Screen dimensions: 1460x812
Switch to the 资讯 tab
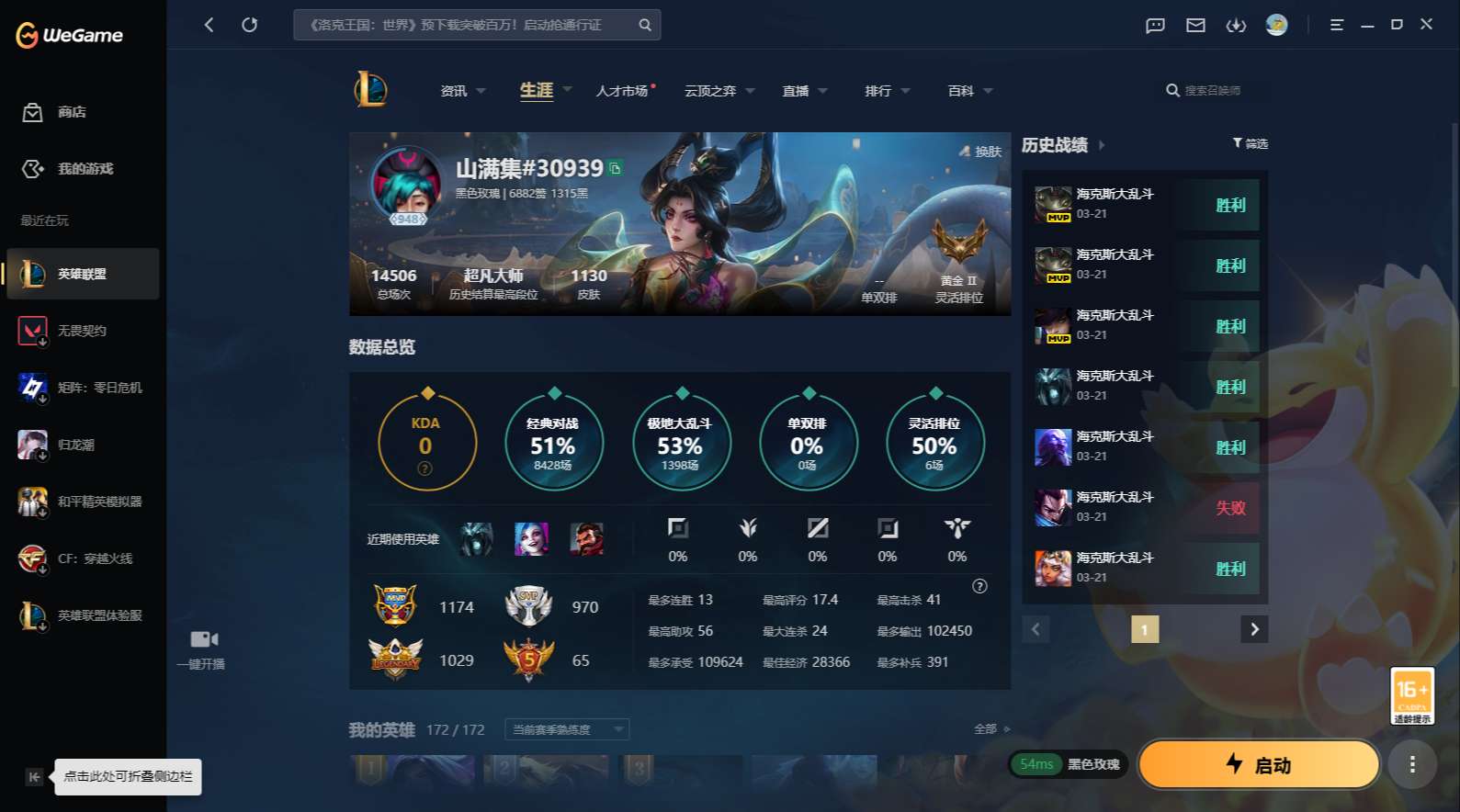[x=452, y=90]
